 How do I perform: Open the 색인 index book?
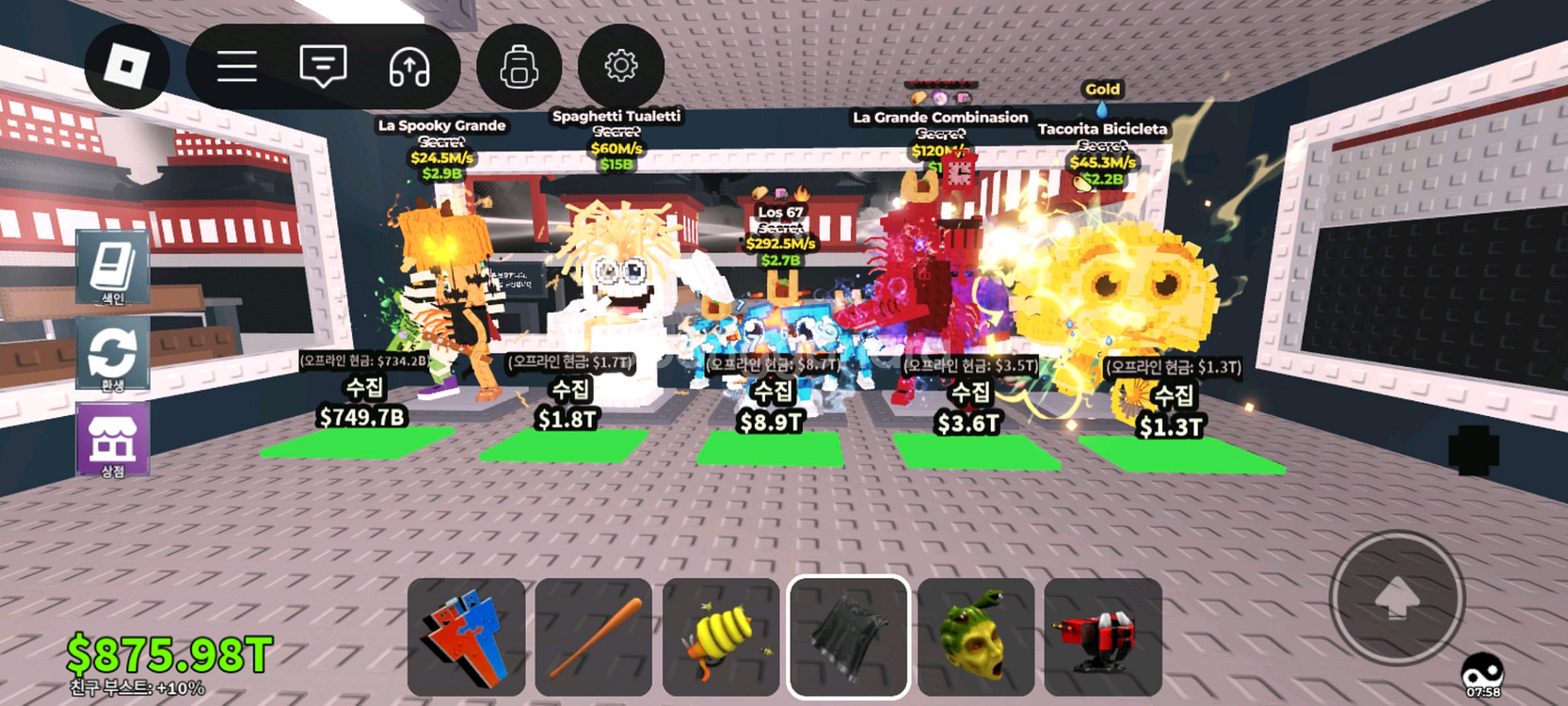coord(112,268)
